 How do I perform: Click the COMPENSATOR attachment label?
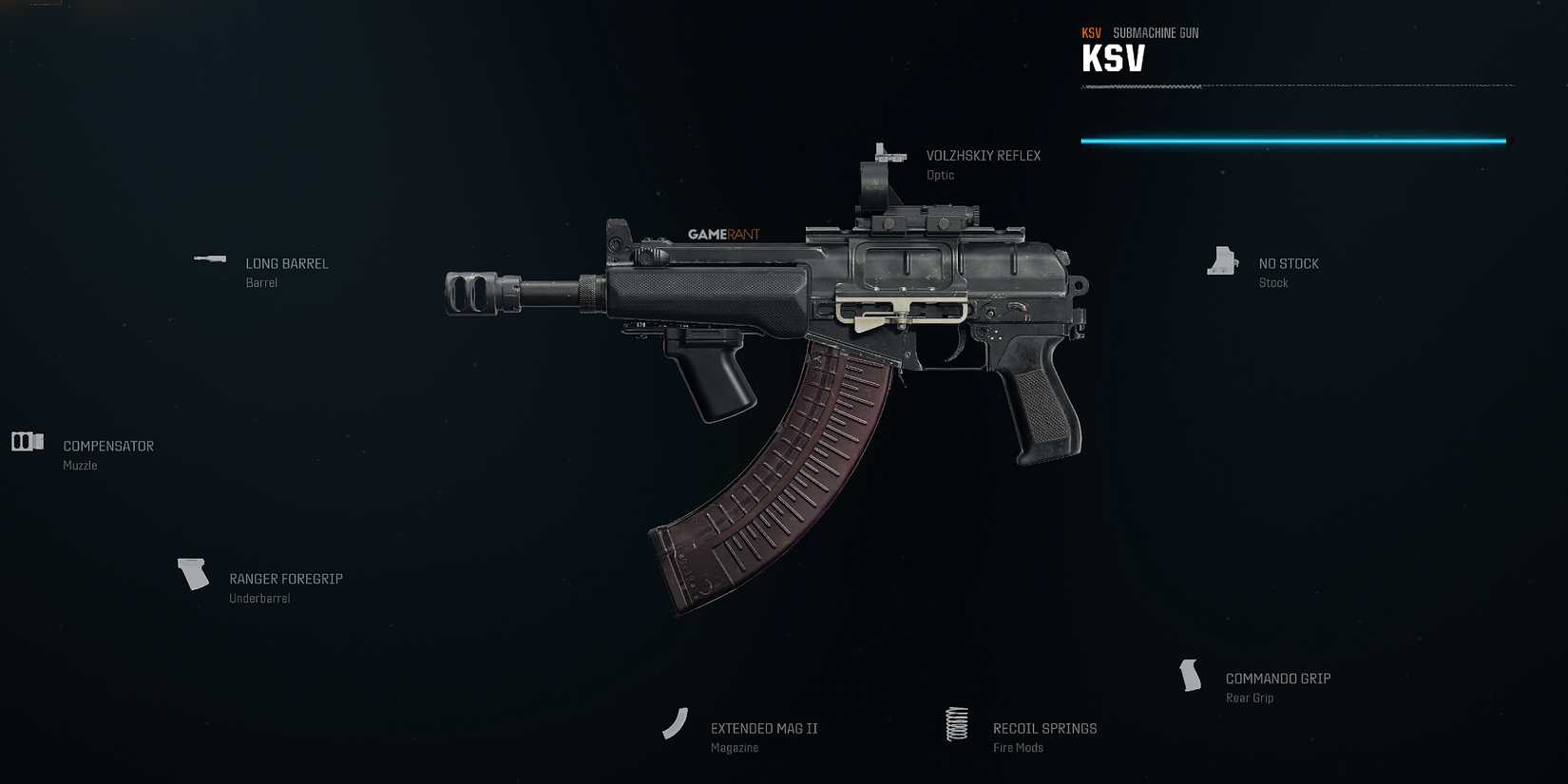pyautogui.click(x=107, y=445)
